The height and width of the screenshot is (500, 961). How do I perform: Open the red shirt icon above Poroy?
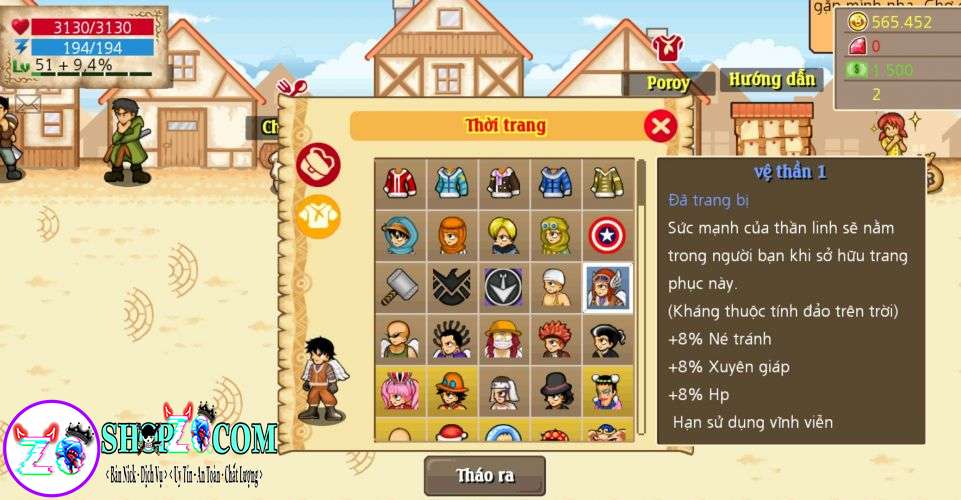667,47
